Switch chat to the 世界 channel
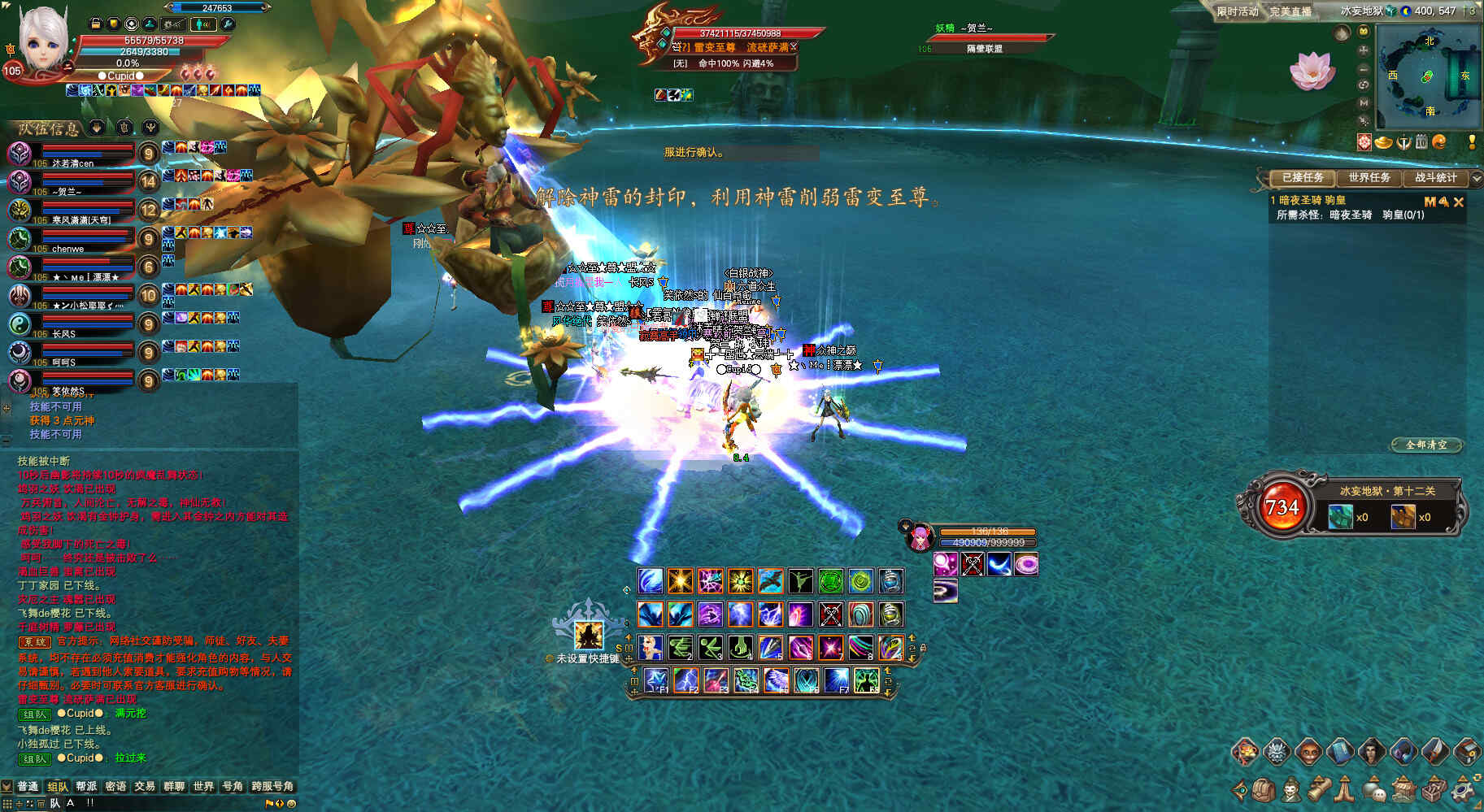Image resolution: width=1484 pixels, height=812 pixels. 203,786
